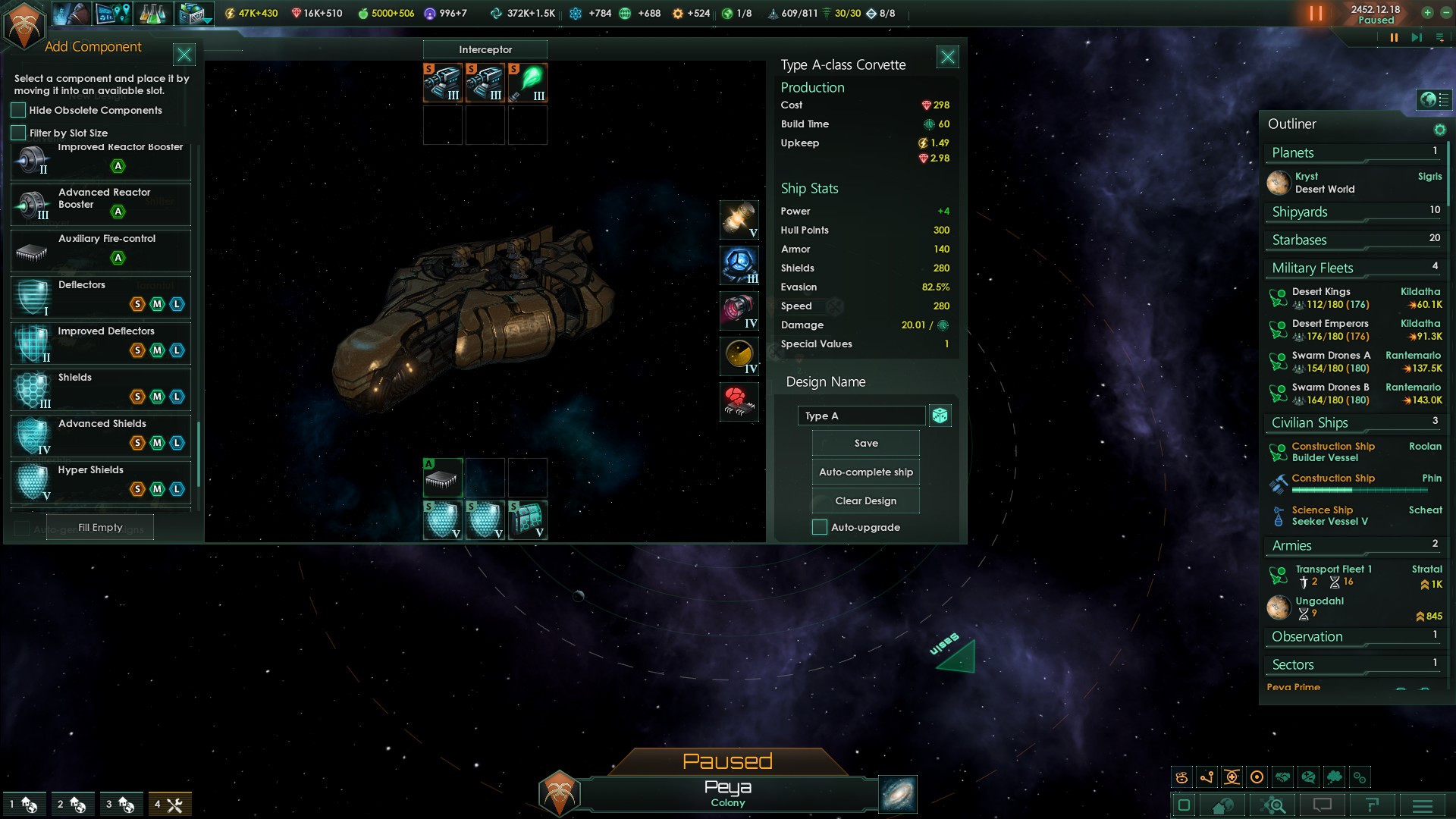Toggle the Auto-upgrade checkbox
Screen dimensions: 1456x819
pos(820,528)
